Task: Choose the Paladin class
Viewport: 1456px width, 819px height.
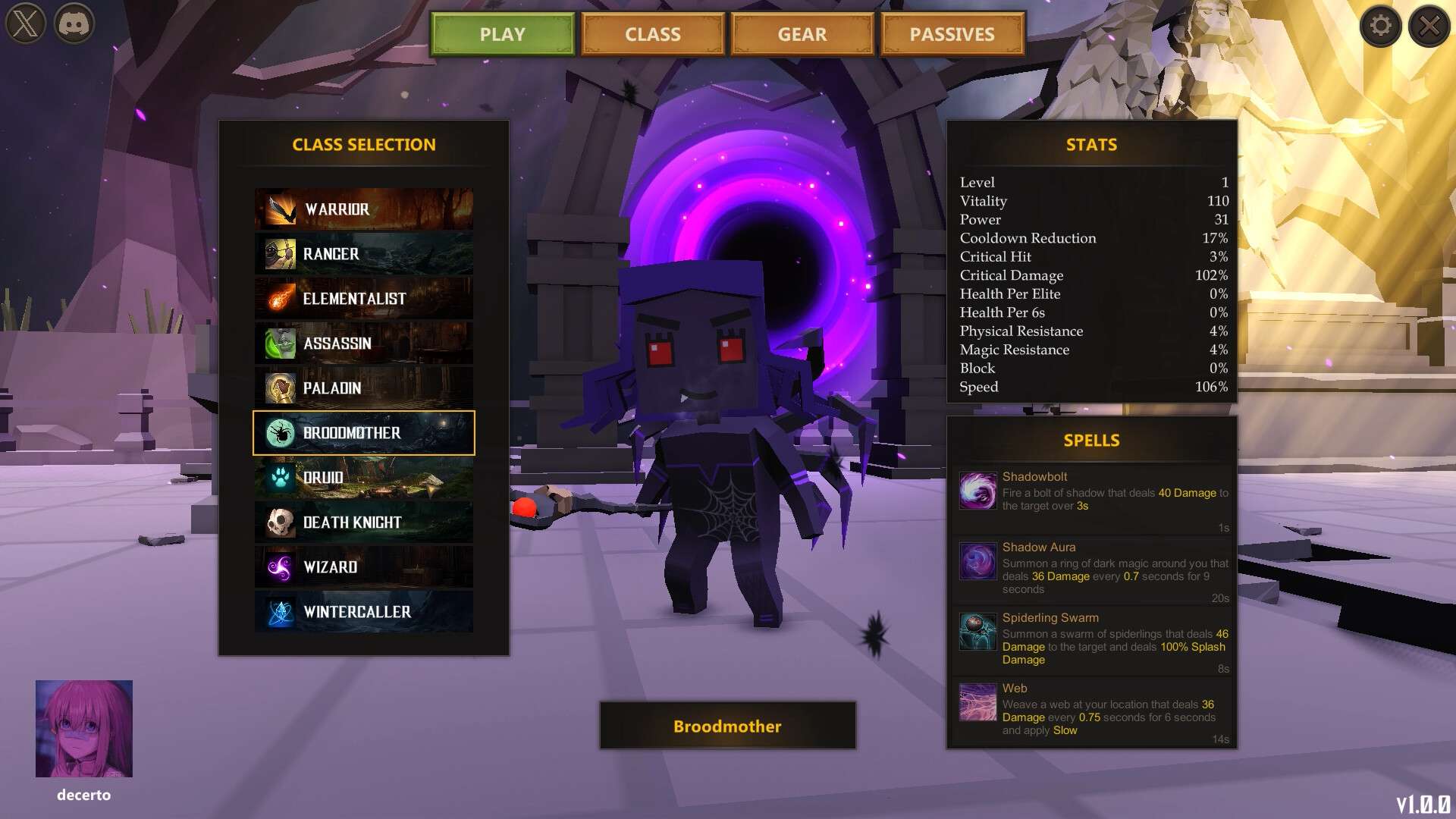Action: (364, 388)
